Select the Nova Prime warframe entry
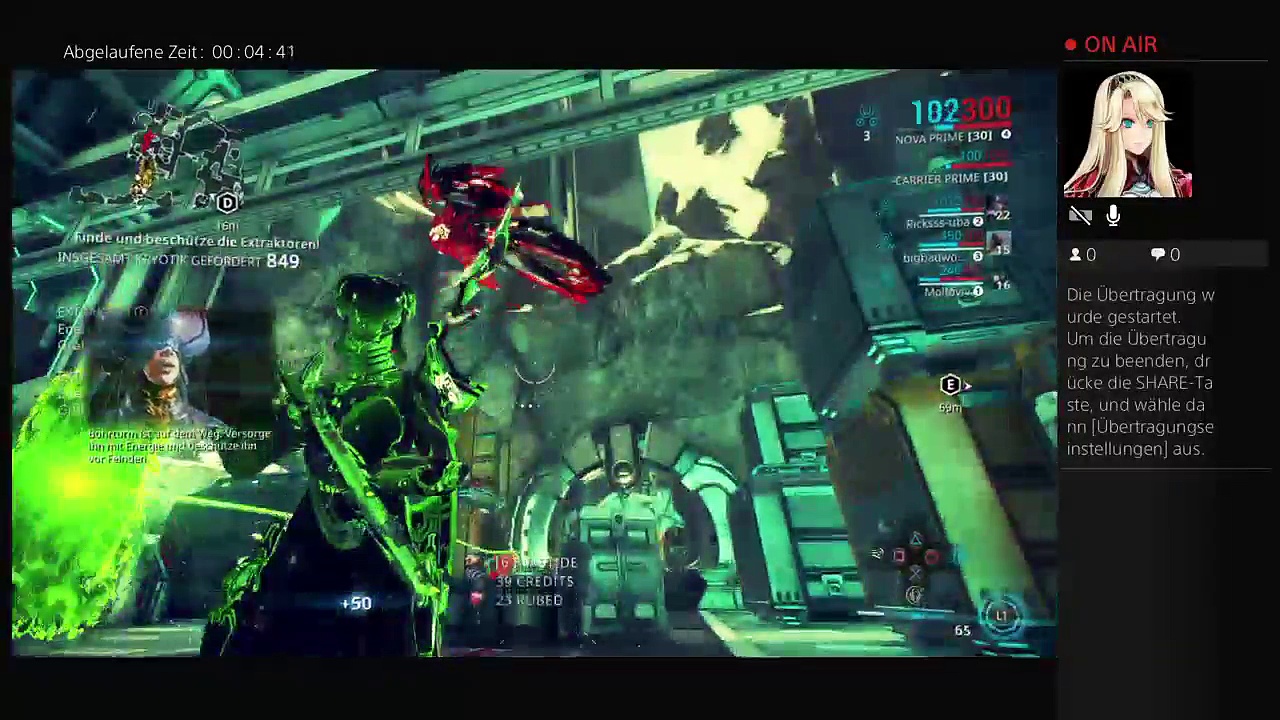This screenshot has height=720, width=1280. coord(944,137)
